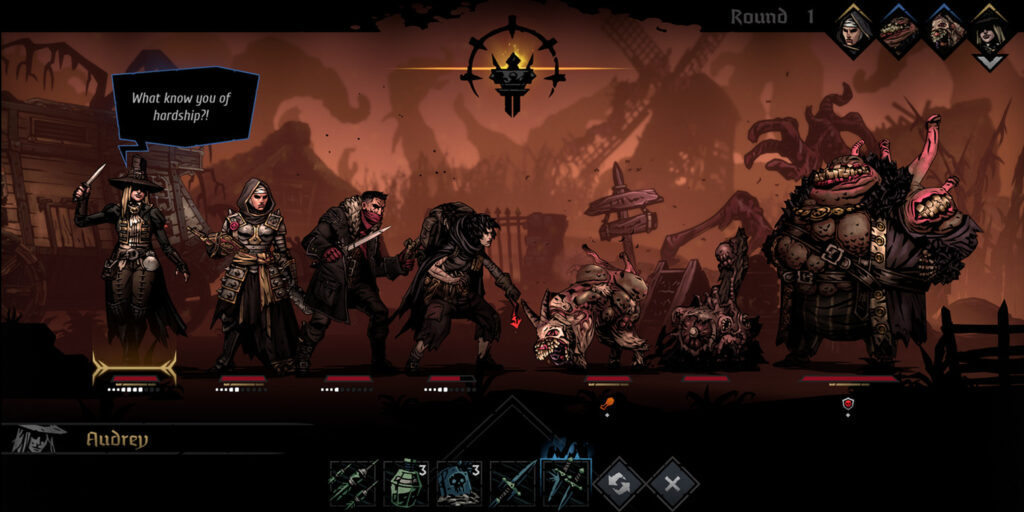The image size is (1024, 512).
Task: Select the wide-mouthed monster turn-order portrait
Action: pos(899,30)
